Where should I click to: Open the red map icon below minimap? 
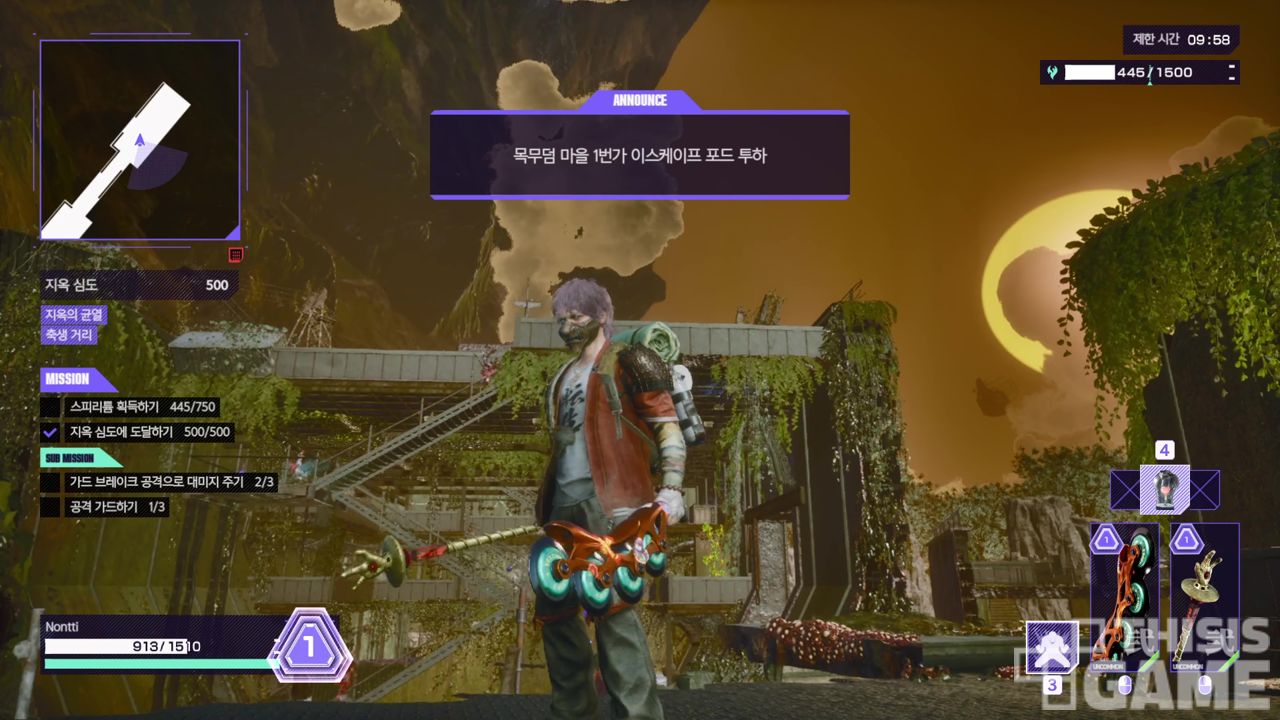(236, 255)
